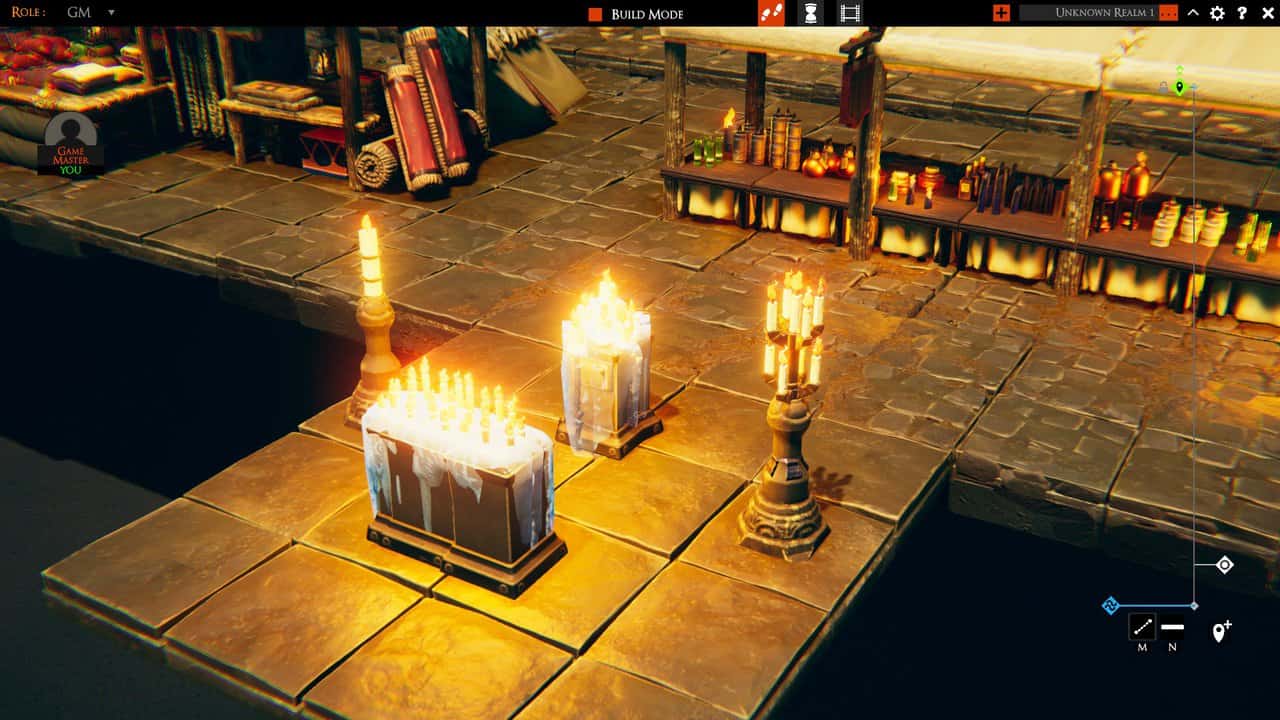Open the question mark help

pos(1242,13)
